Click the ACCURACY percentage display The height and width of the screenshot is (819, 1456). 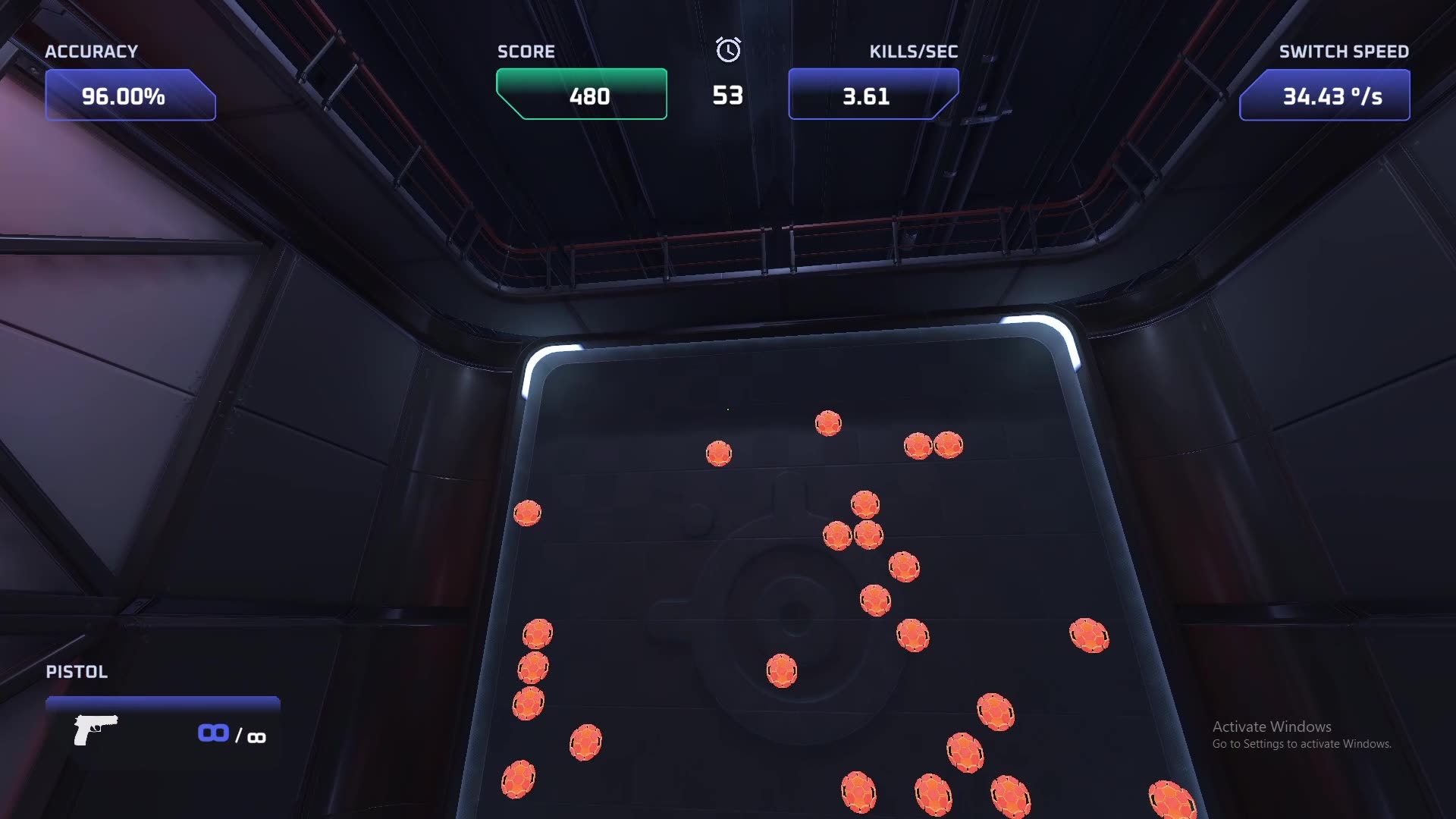[x=129, y=96]
